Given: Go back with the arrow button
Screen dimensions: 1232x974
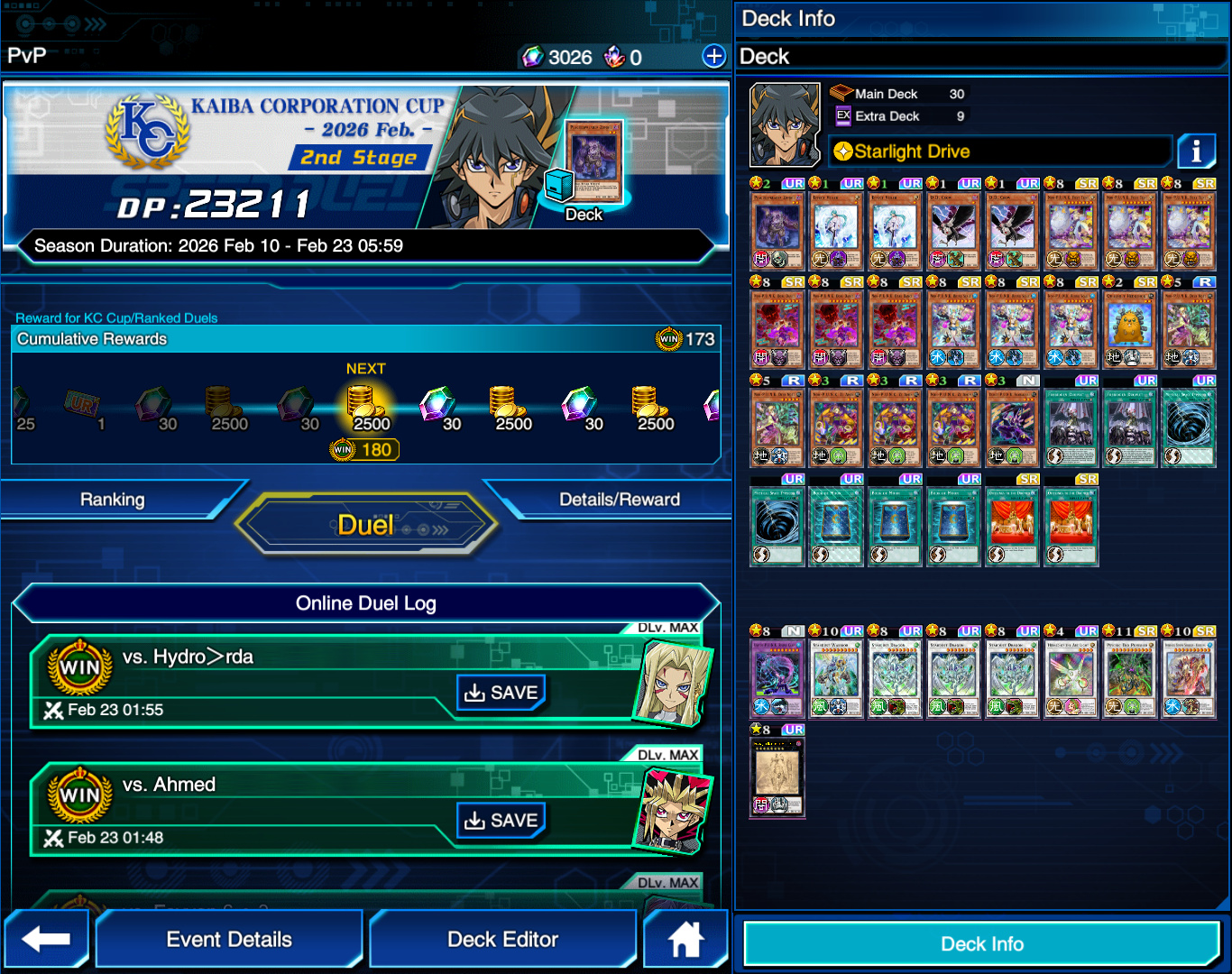Looking at the screenshot, I should pos(46,939).
